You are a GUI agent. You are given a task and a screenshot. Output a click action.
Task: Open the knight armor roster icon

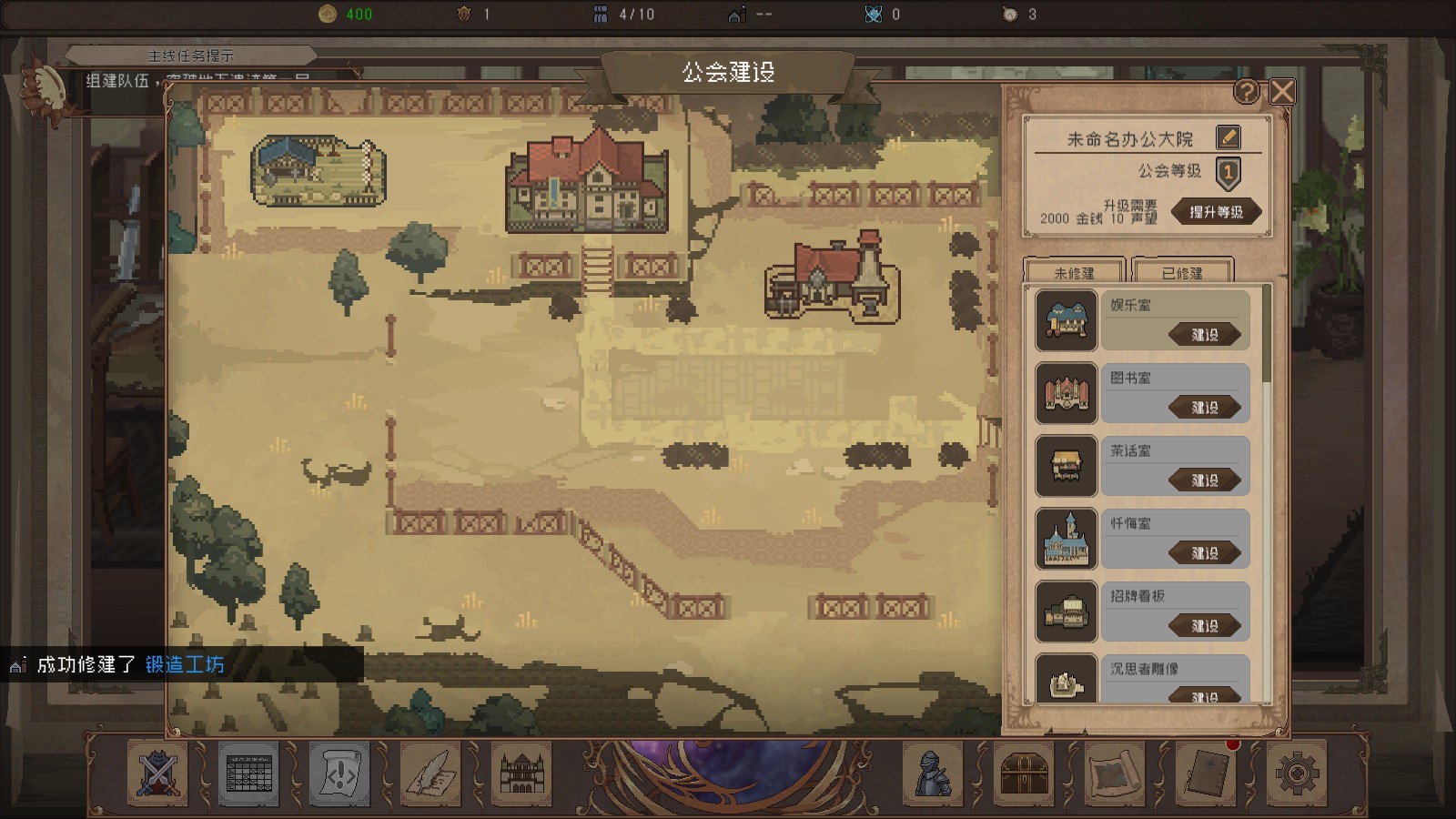pyautogui.click(x=930, y=774)
